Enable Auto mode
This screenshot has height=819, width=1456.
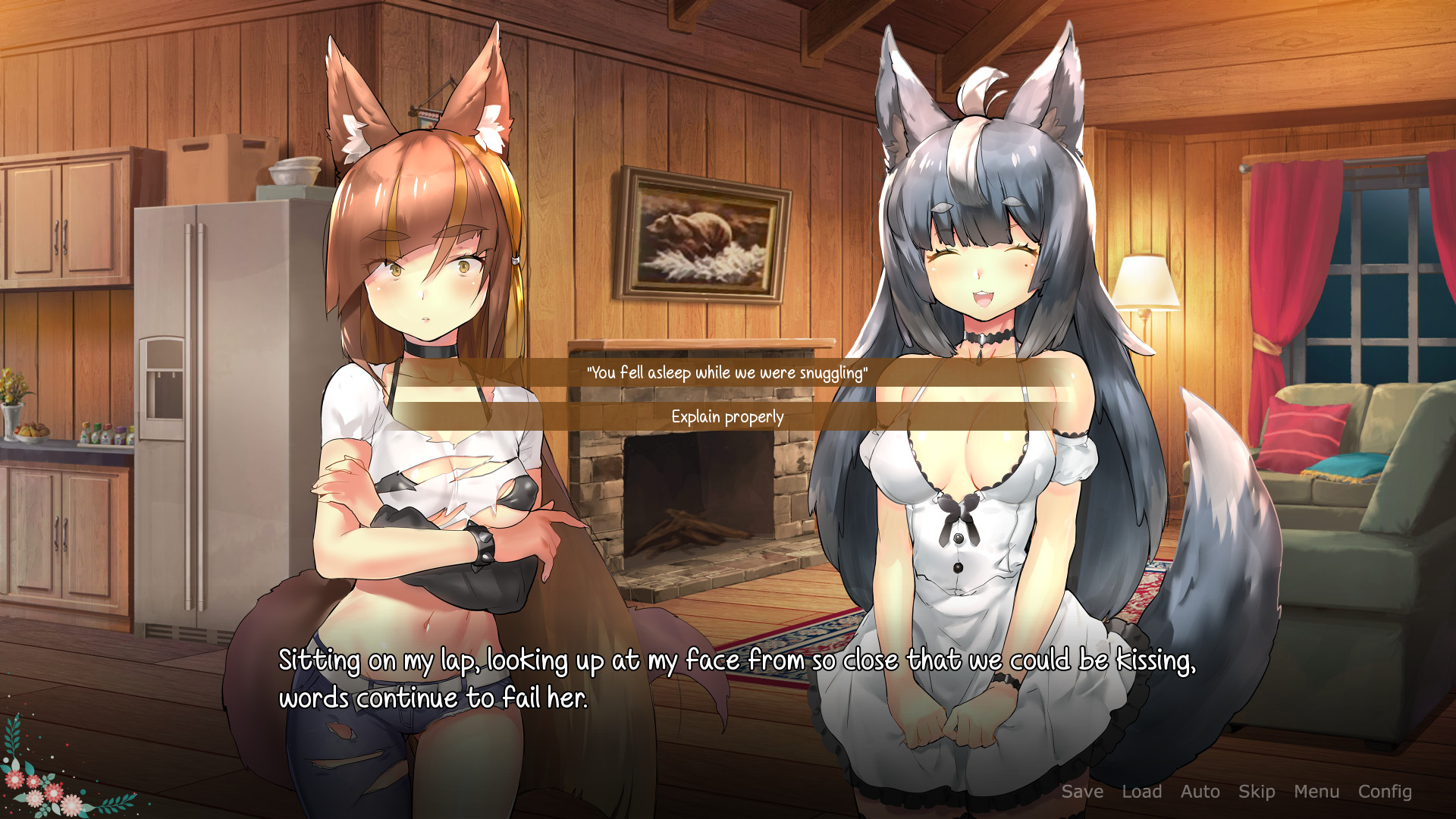click(x=1200, y=792)
